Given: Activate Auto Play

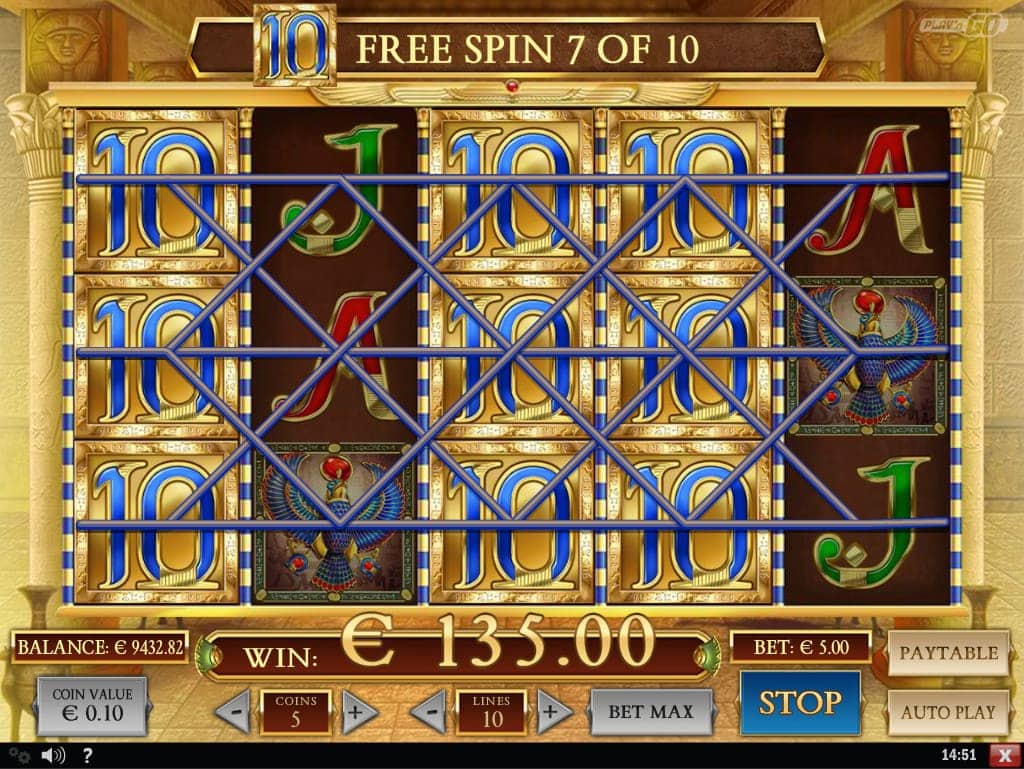Looking at the screenshot, I should coord(948,712).
